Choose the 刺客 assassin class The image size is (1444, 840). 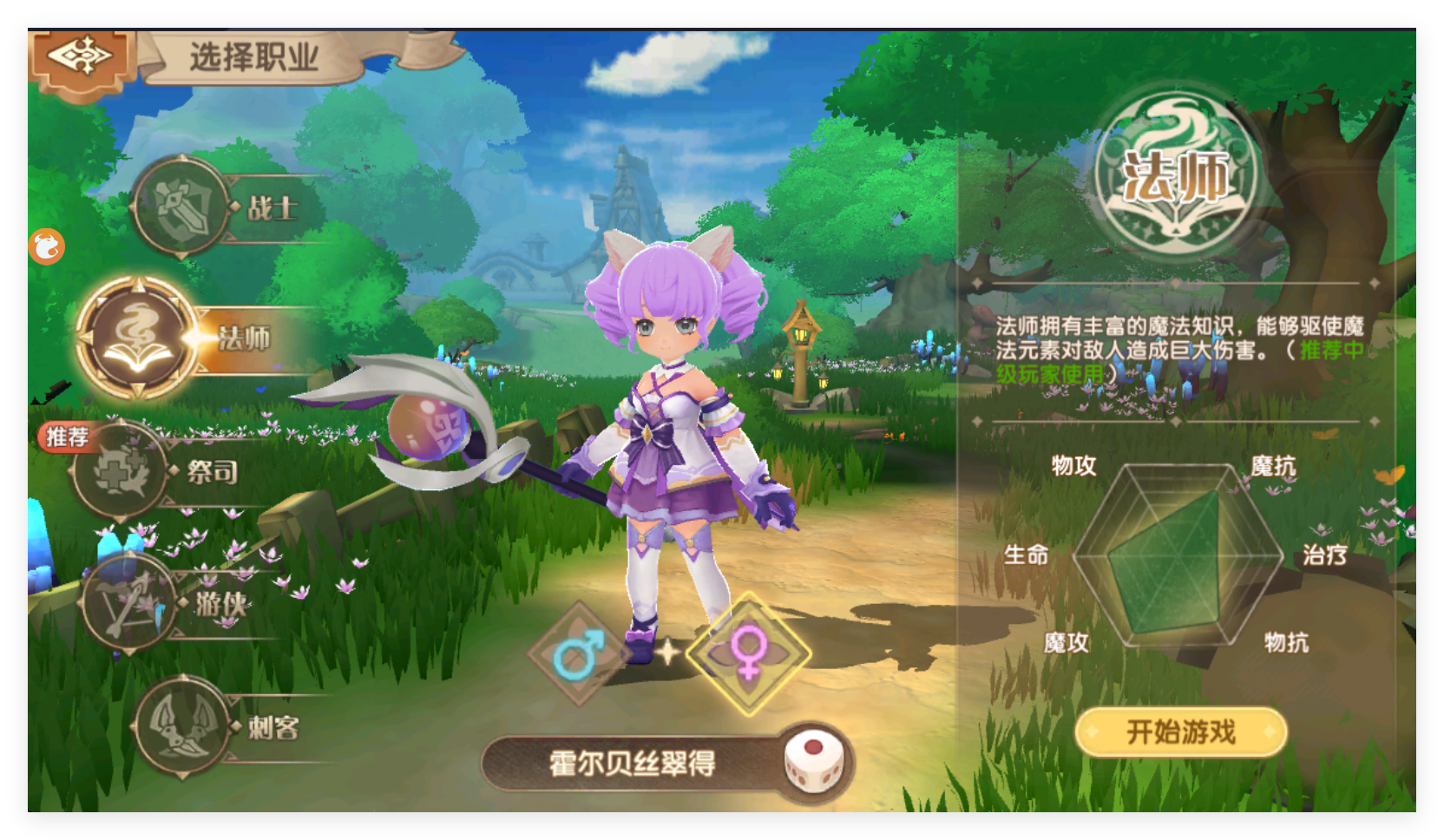point(182,726)
